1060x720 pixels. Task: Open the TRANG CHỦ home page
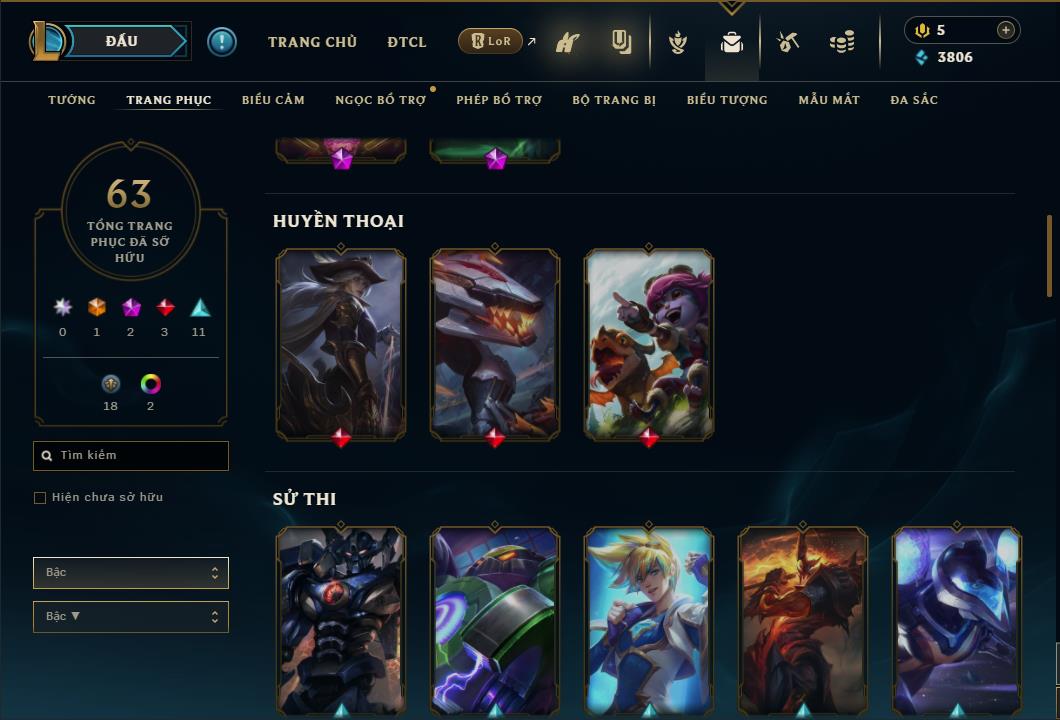(x=312, y=42)
